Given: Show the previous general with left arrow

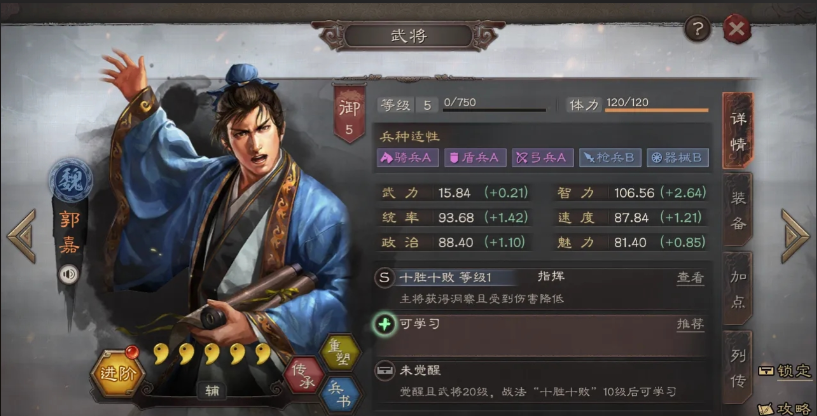Looking at the screenshot, I should 21,236.
